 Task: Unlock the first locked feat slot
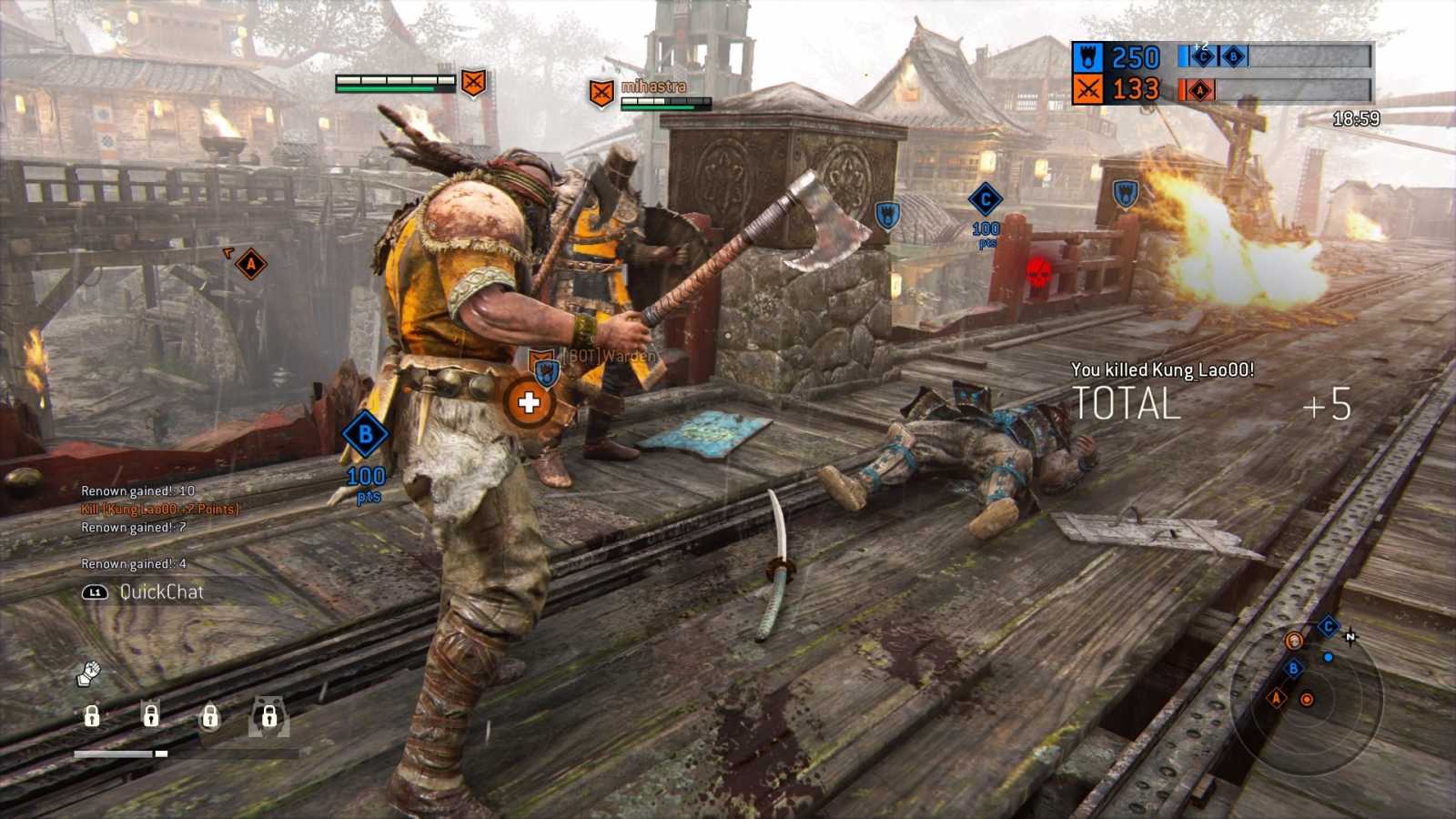(91, 716)
